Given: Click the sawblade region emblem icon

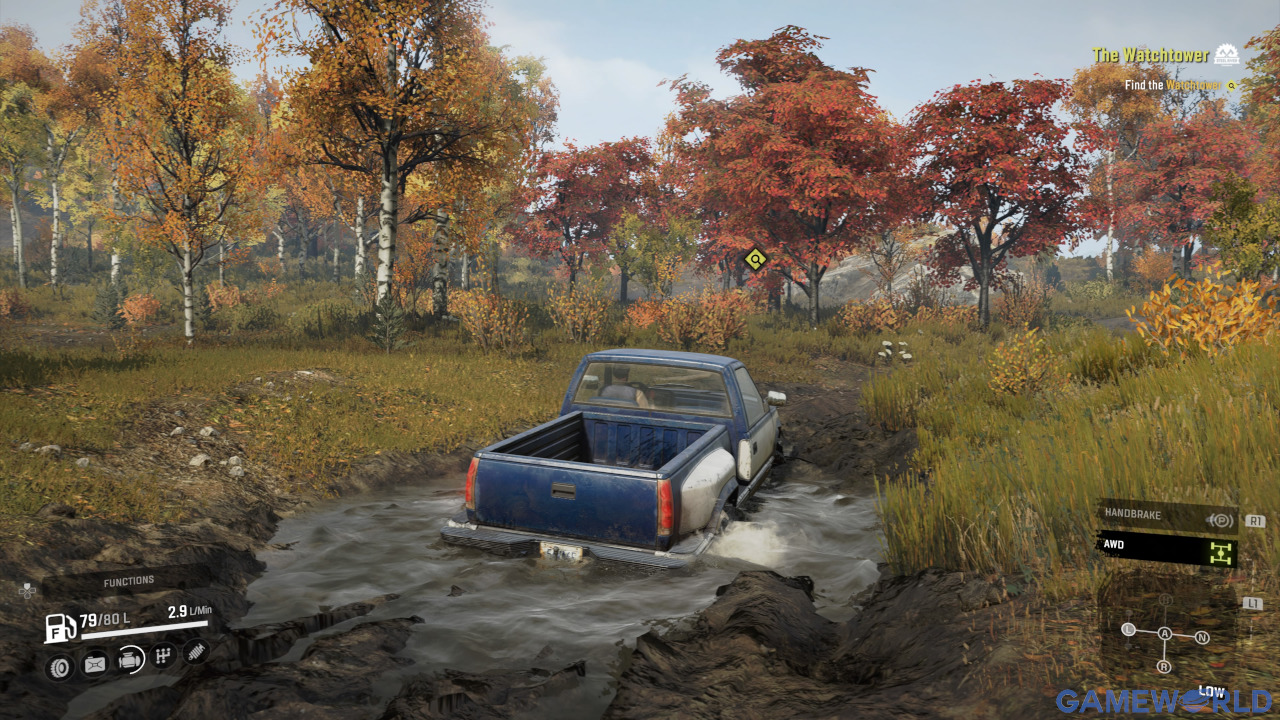Looking at the screenshot, I should pos(1226,54).
